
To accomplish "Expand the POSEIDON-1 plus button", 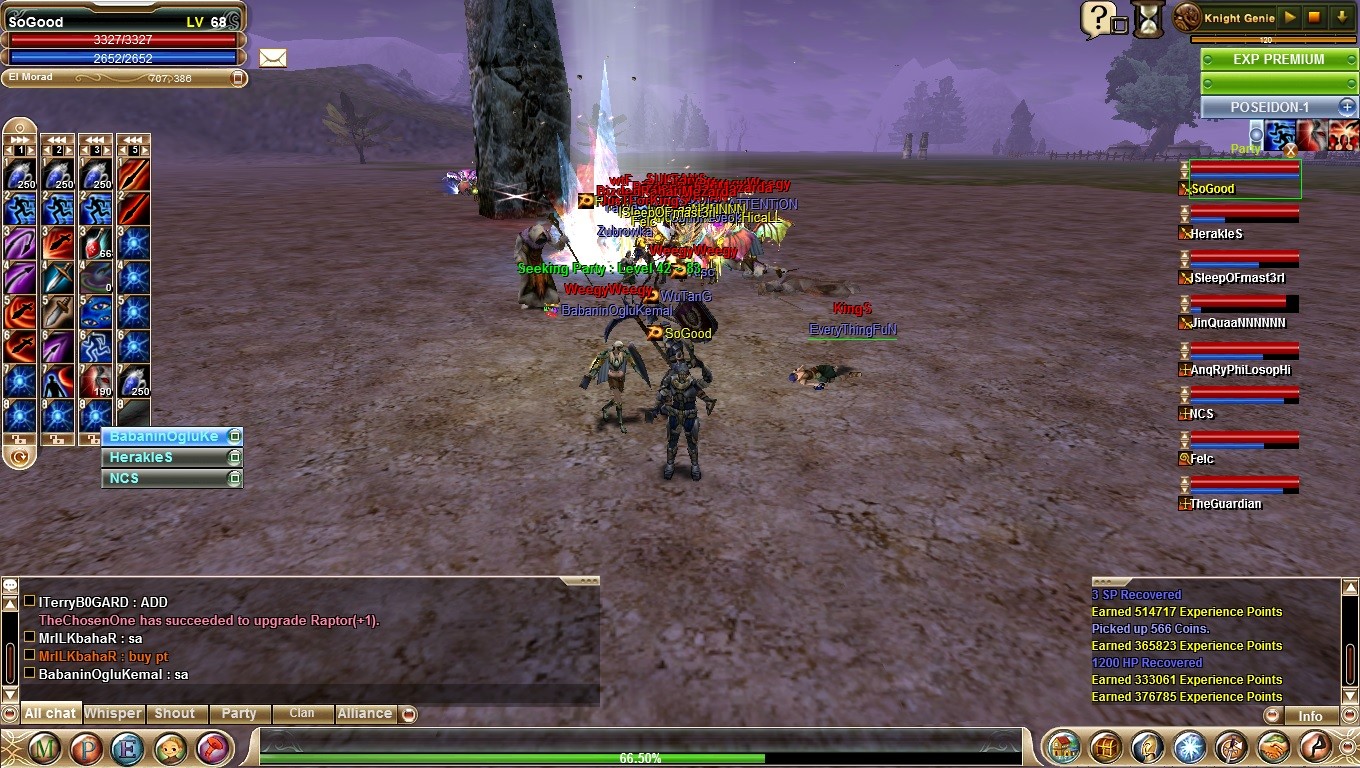I will tap(1347, 107).
